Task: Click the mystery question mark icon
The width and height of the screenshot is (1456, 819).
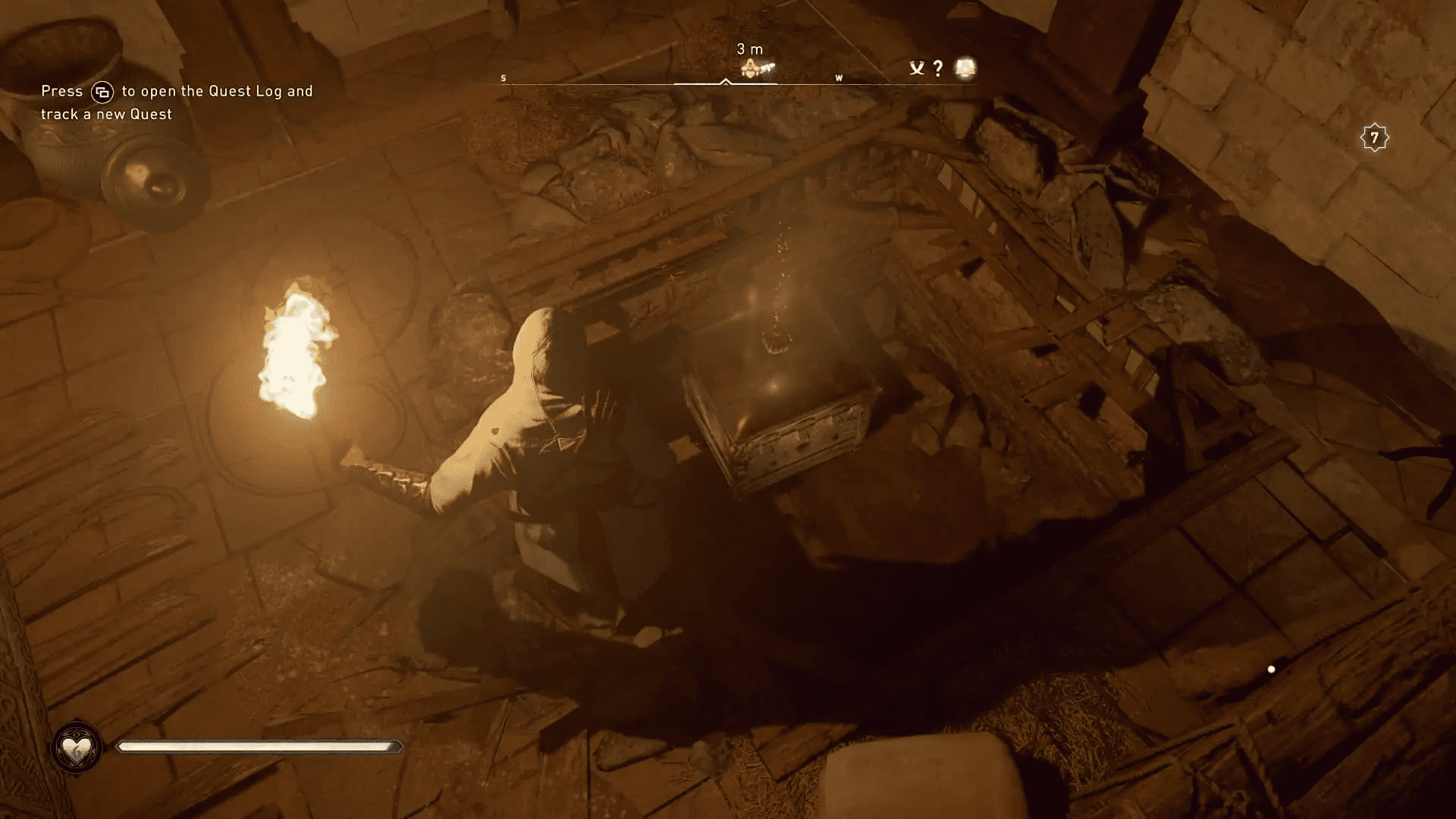Action: pyautogui.click(x=939, y=68)
